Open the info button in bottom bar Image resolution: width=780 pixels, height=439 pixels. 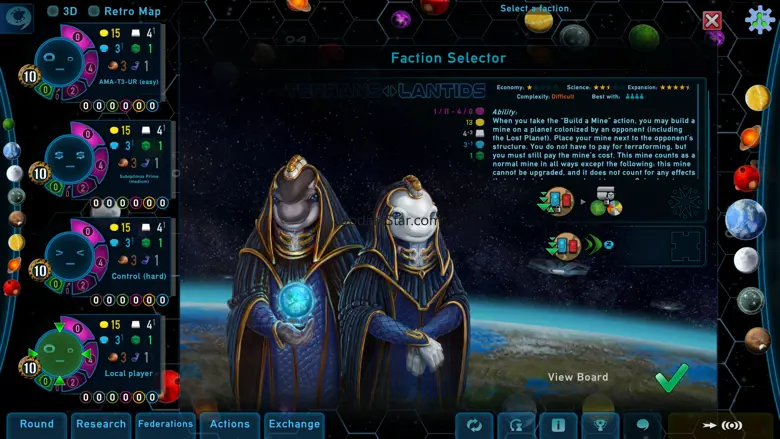click(x=558, y=425)
